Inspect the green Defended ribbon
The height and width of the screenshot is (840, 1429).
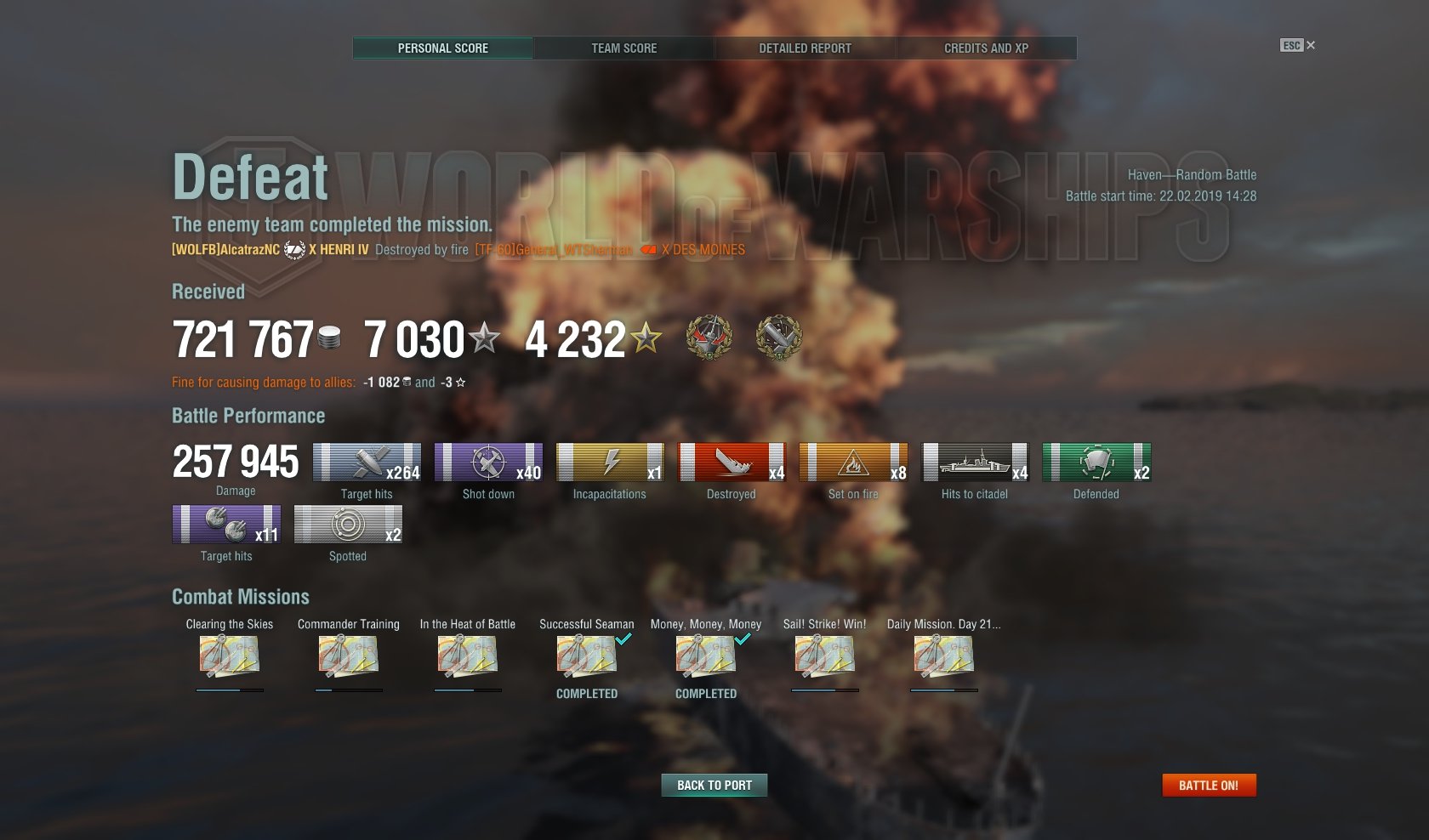pyautogui.click(x=1096, y=463)
